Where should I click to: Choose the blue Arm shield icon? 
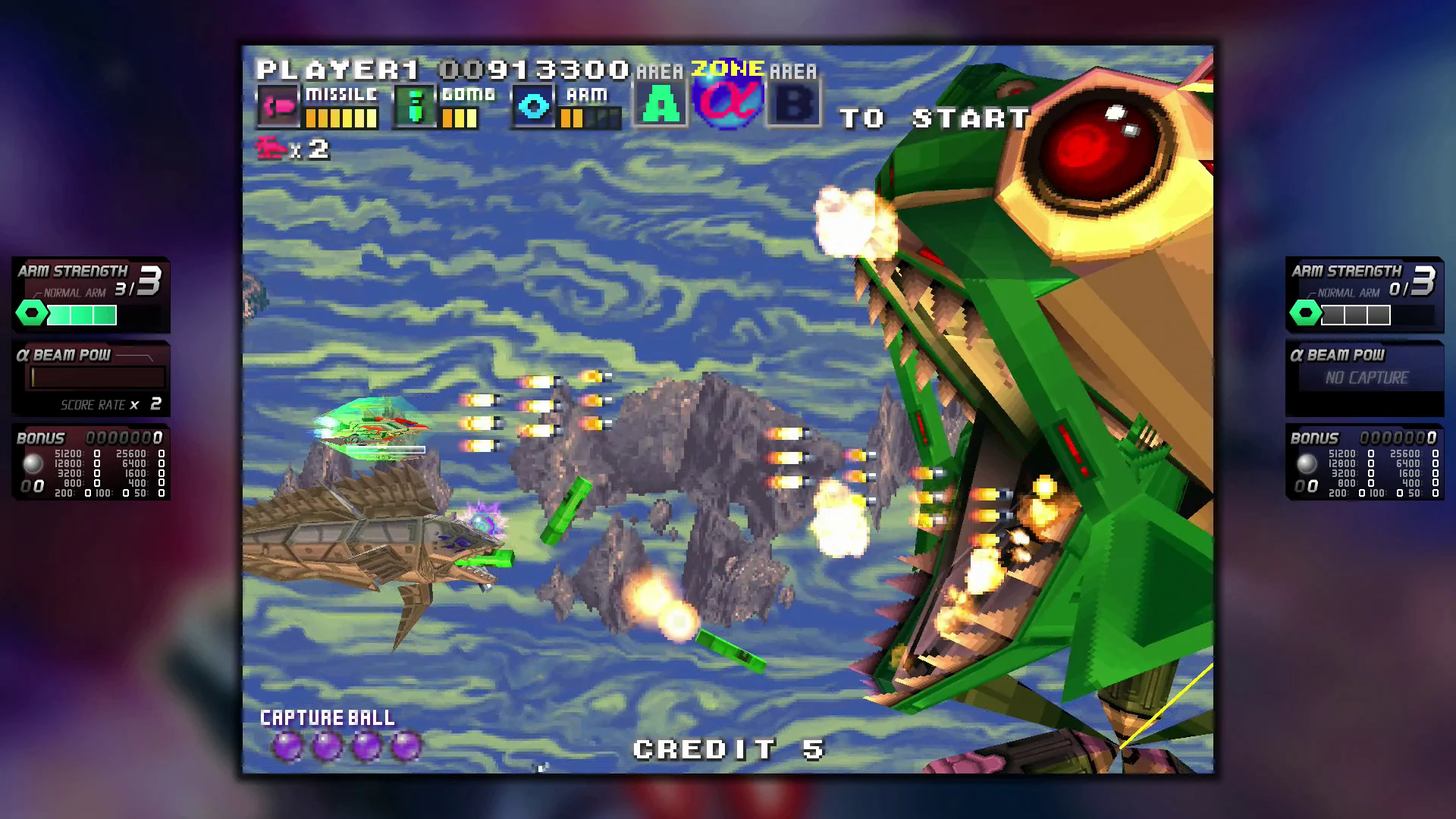[534, 107]
